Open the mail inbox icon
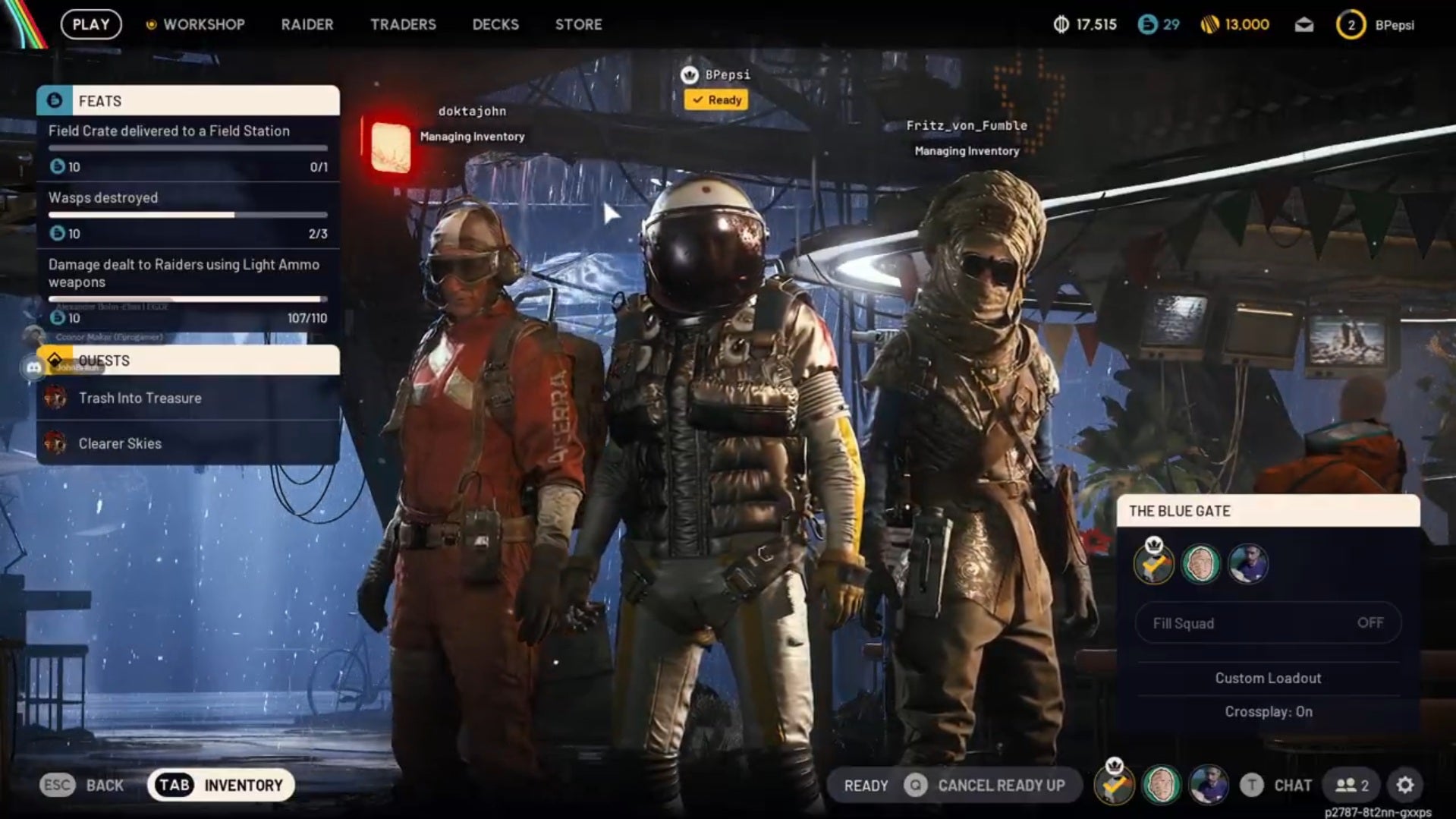Screen dimensions: 1456x819 click(x=1303, y=24)
